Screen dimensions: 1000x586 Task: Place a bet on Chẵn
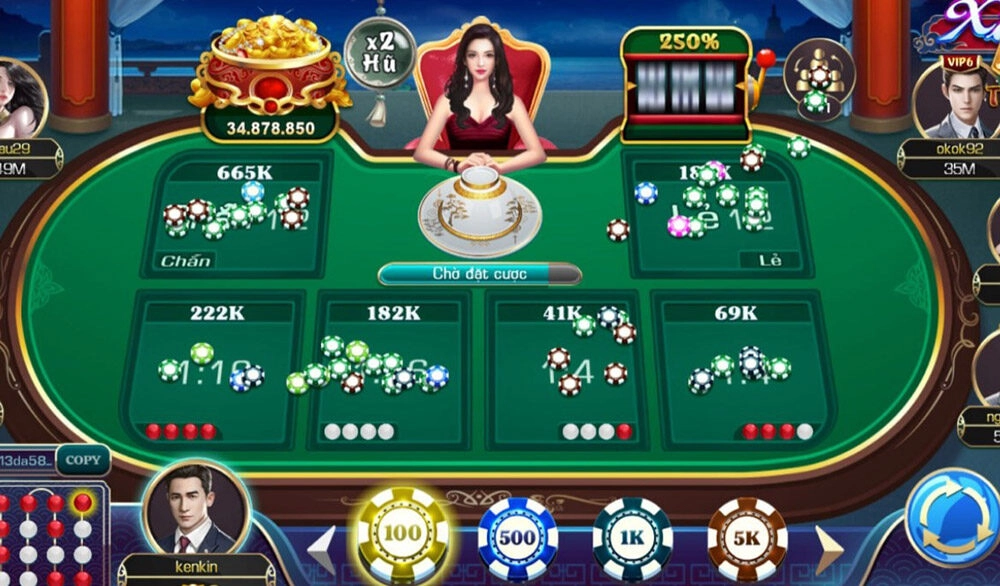[x=237, y=215]
